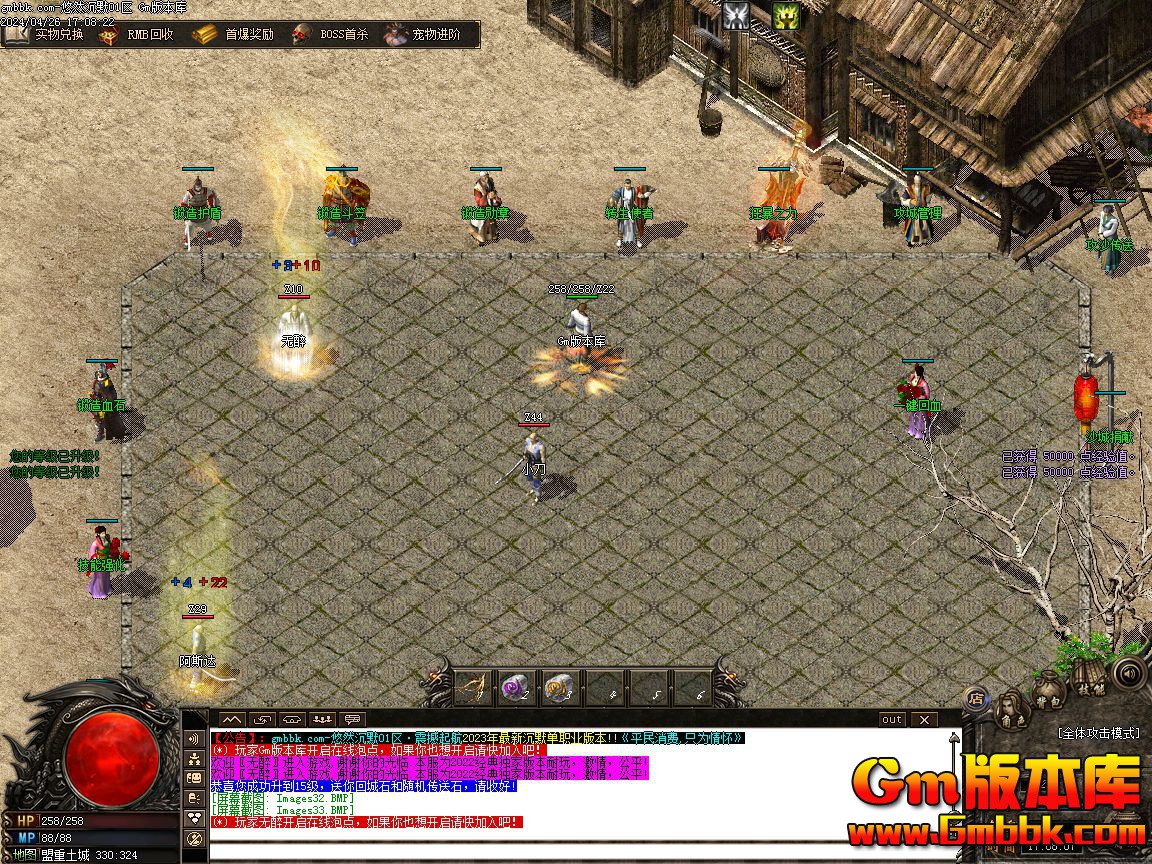Select 首爆奖励 gold bars entry
Screen dimensions: 1152x864
(x=233, y=34)
